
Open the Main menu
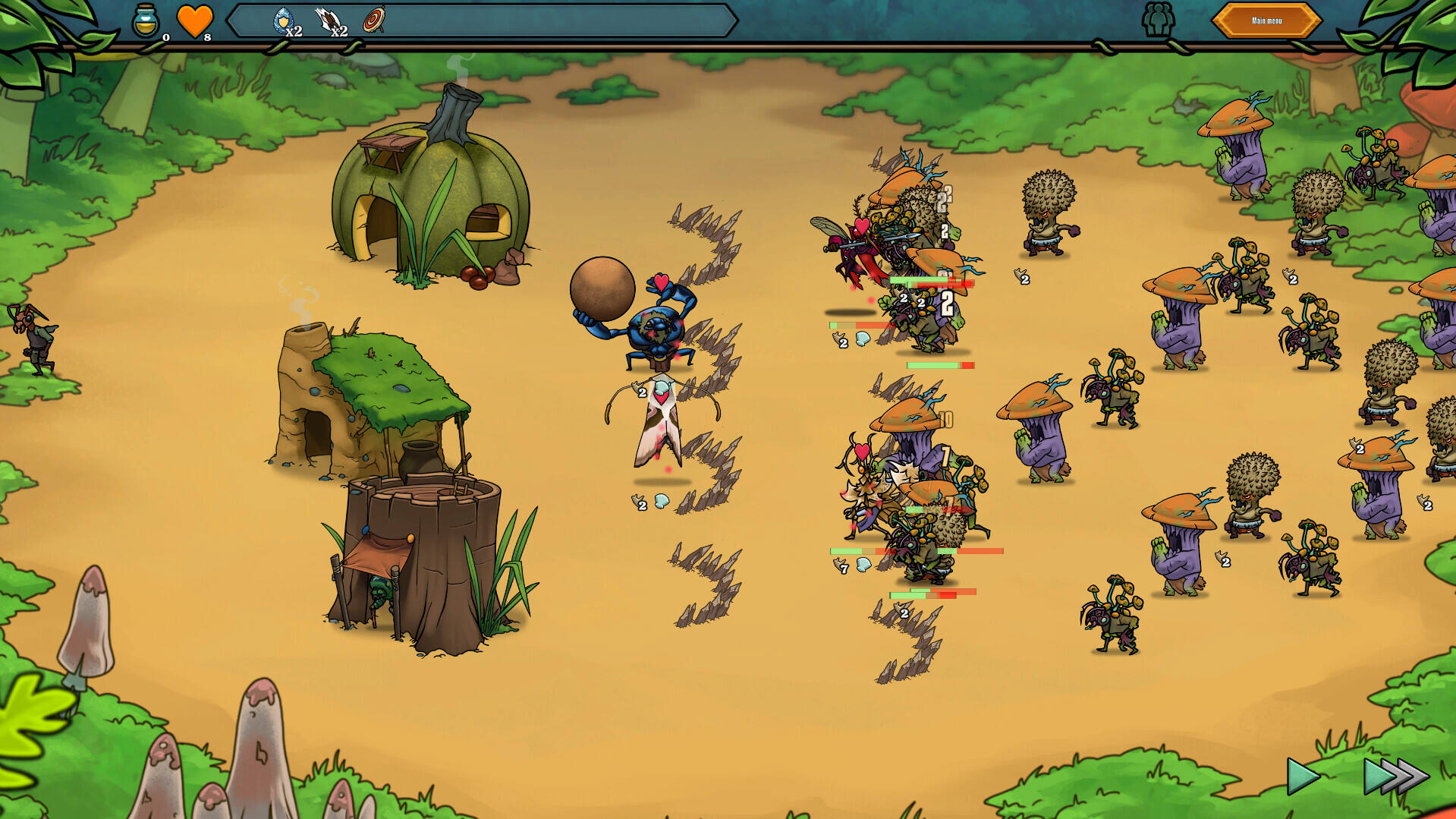coord(1266,20)
